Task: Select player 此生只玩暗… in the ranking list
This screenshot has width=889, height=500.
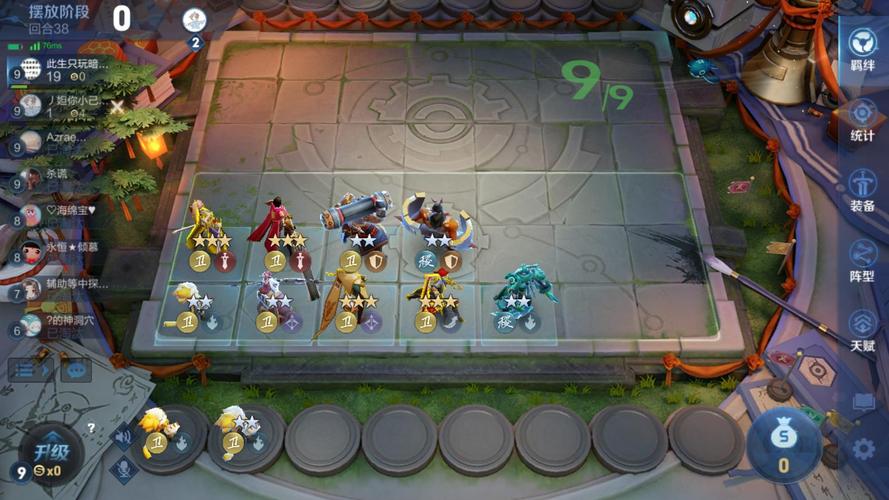Action: (x=60, y=69)
